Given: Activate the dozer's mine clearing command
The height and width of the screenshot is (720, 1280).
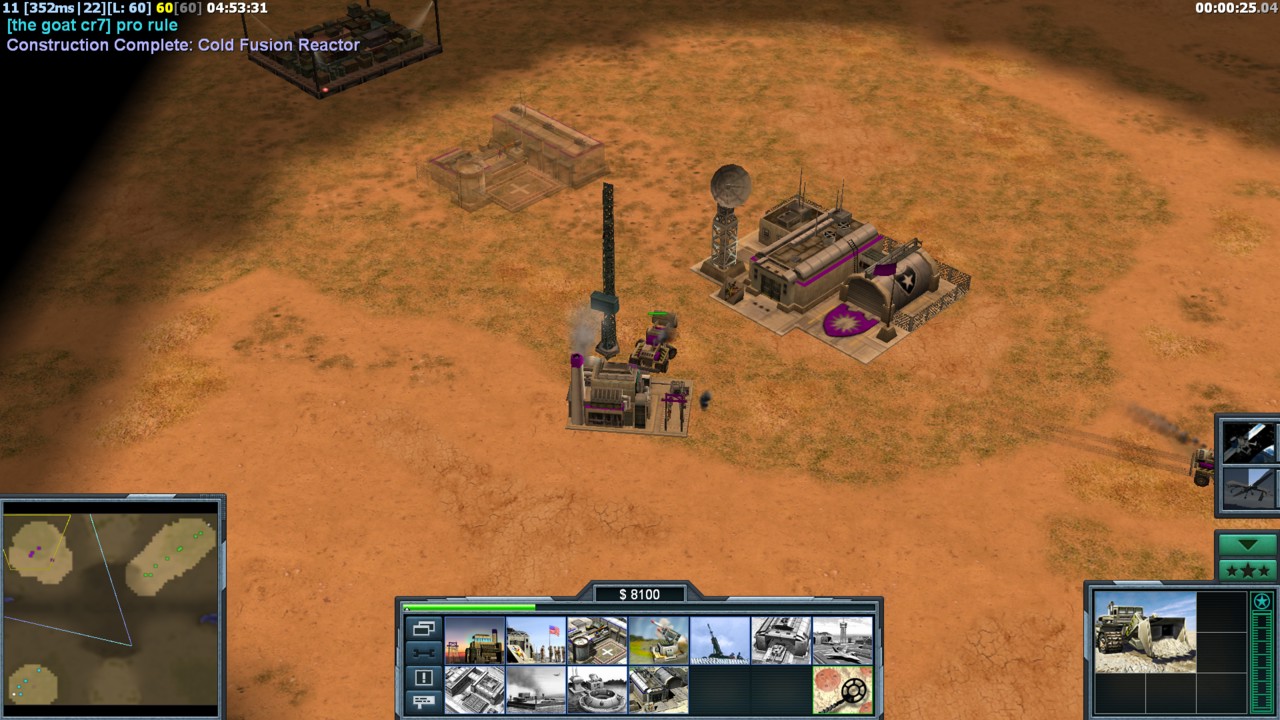Looking at the screenshot, I should click(x=842, y=690).
